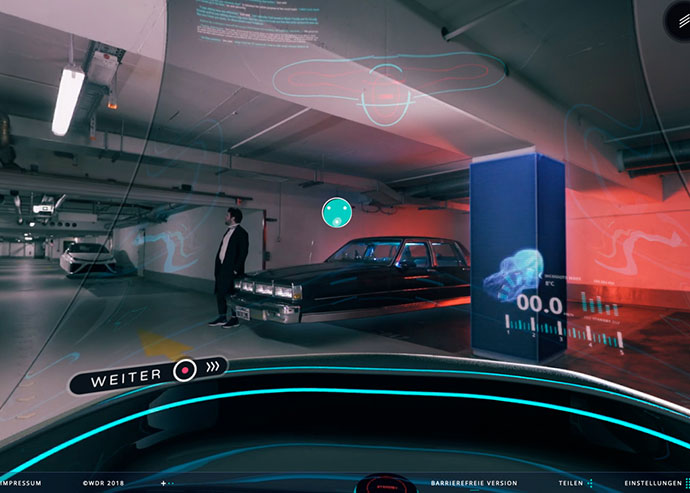This screenshot has height=493, width=690.
Task: Select the teal circular hotspot marker
Action: [336, 211]
